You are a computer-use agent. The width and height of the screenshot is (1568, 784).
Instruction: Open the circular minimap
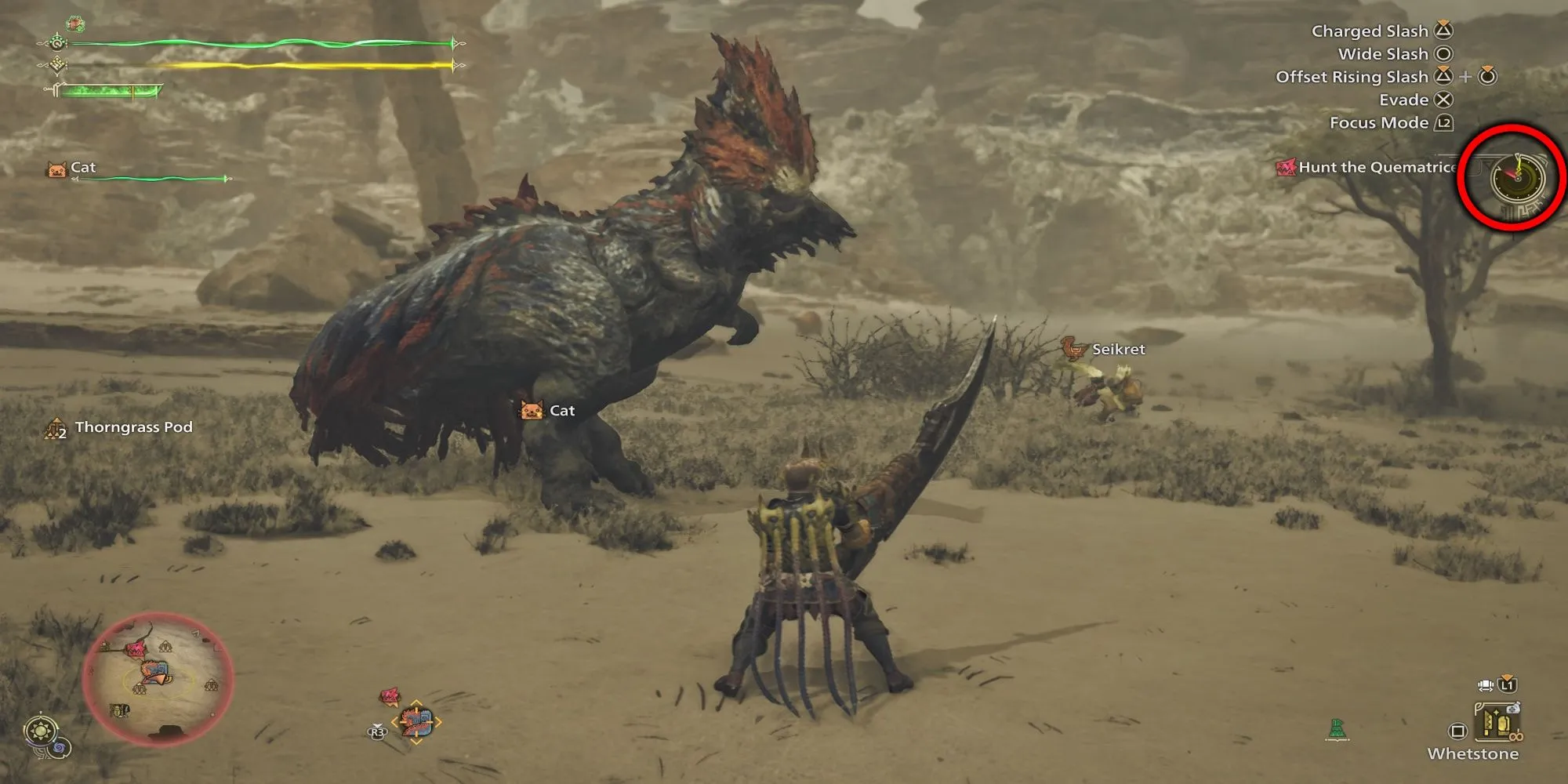(157, 677)
